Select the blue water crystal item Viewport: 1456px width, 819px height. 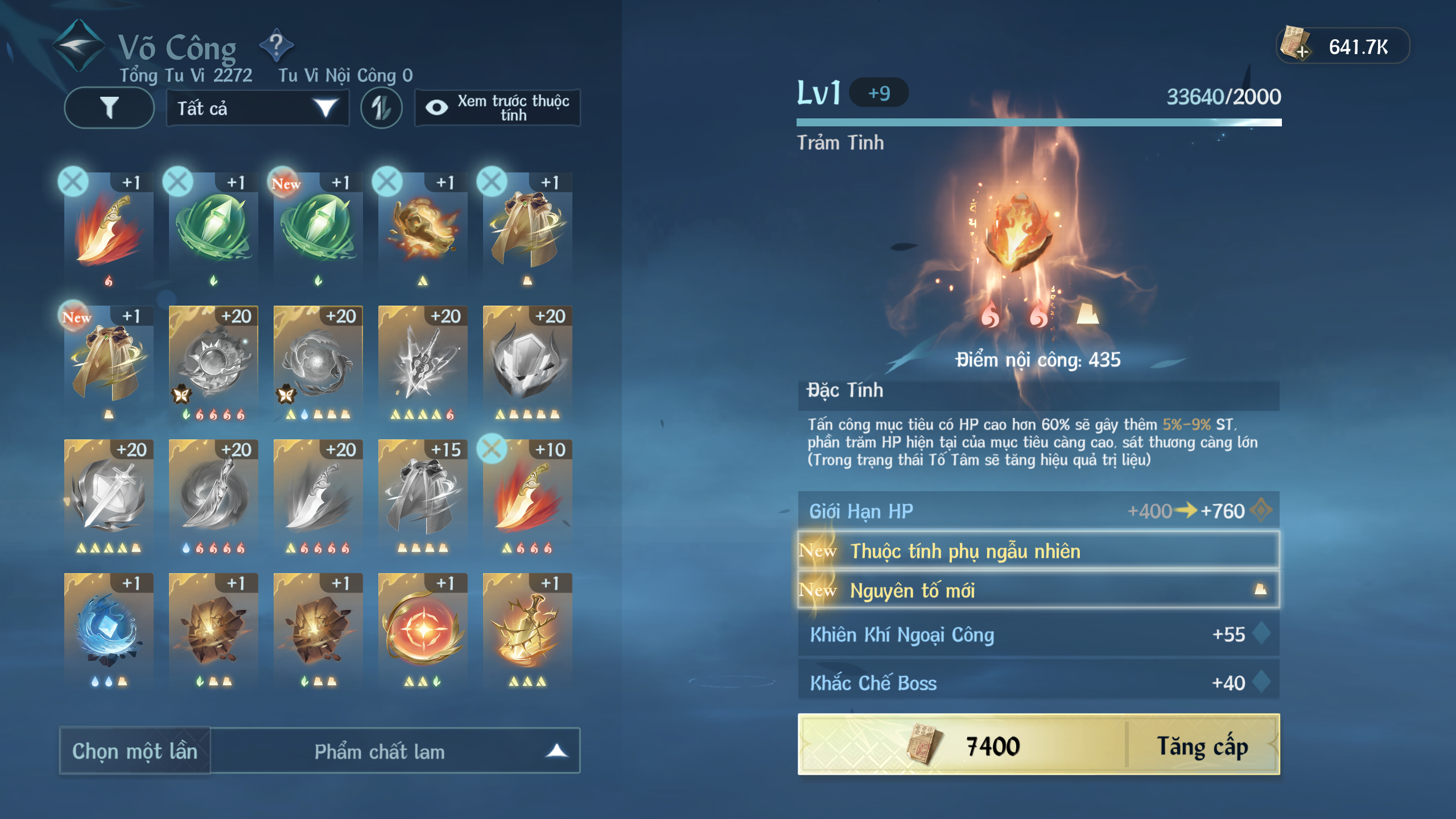pyautogui.click(x=108, y=629)
